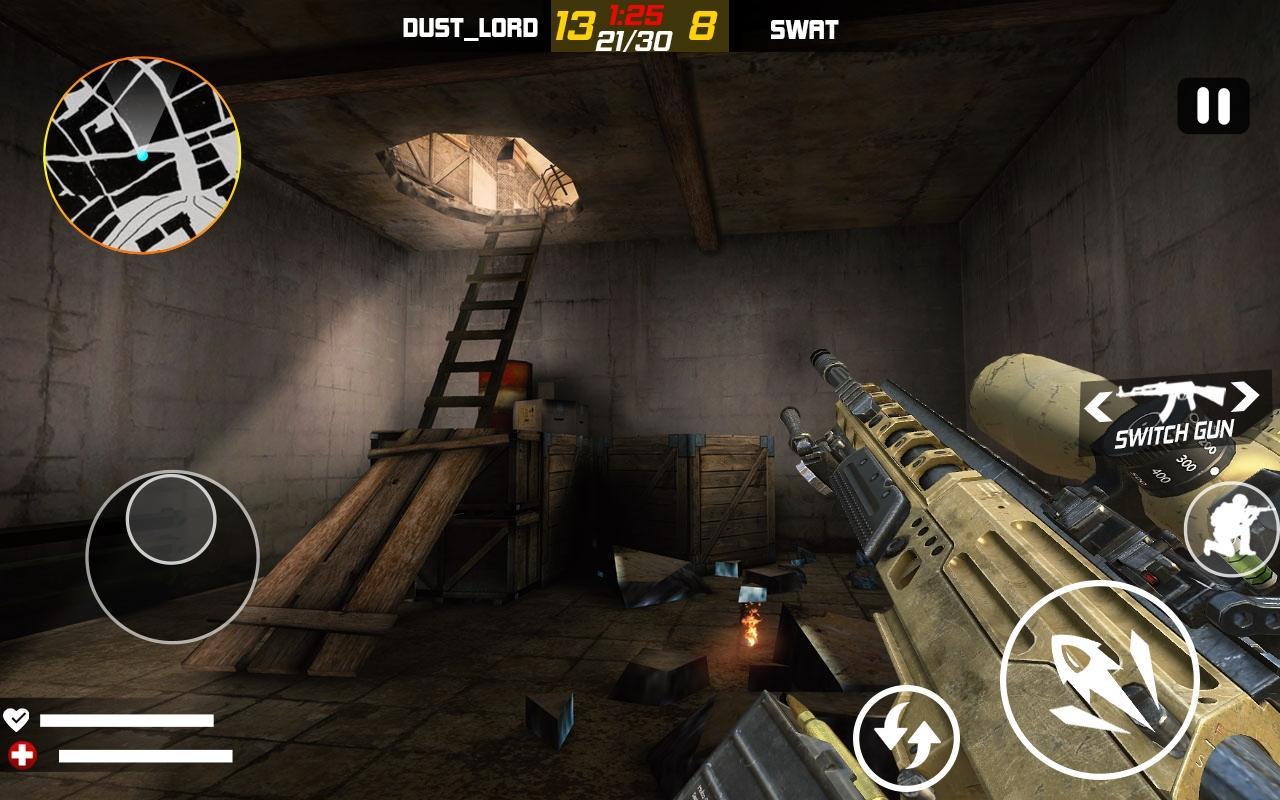The width and height of the screenshot is (1280, 800).
Task: Pause the game
Action: 1213,106
